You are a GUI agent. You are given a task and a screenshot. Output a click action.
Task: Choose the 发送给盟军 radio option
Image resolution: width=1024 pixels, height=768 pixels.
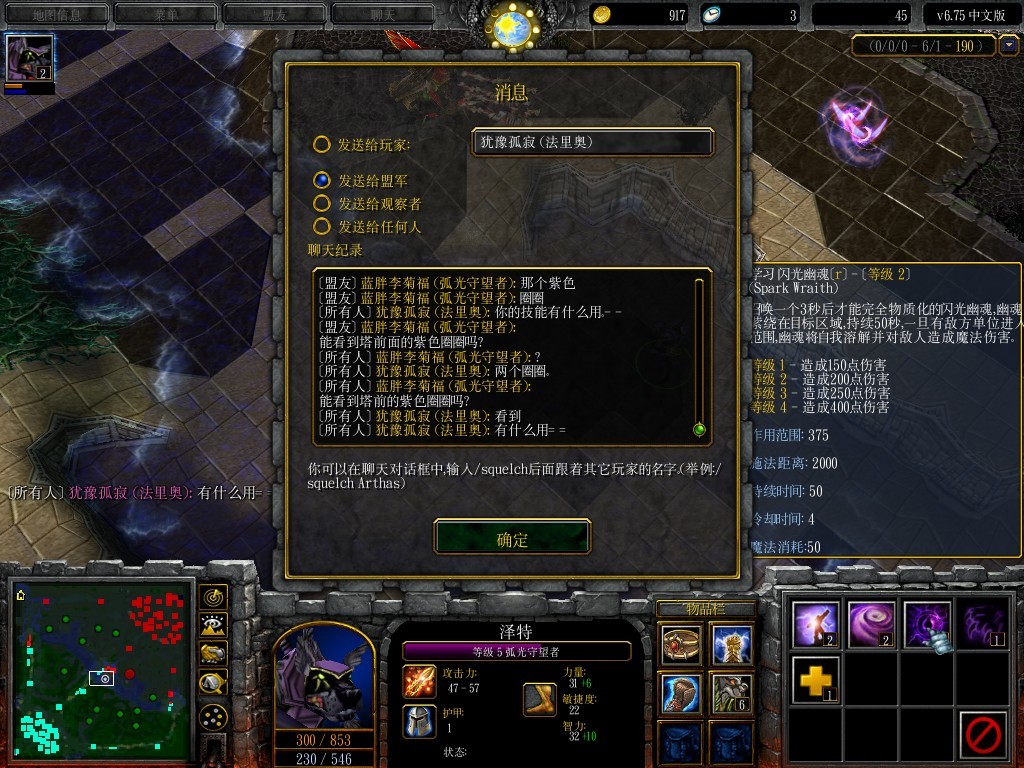point(321,181)
